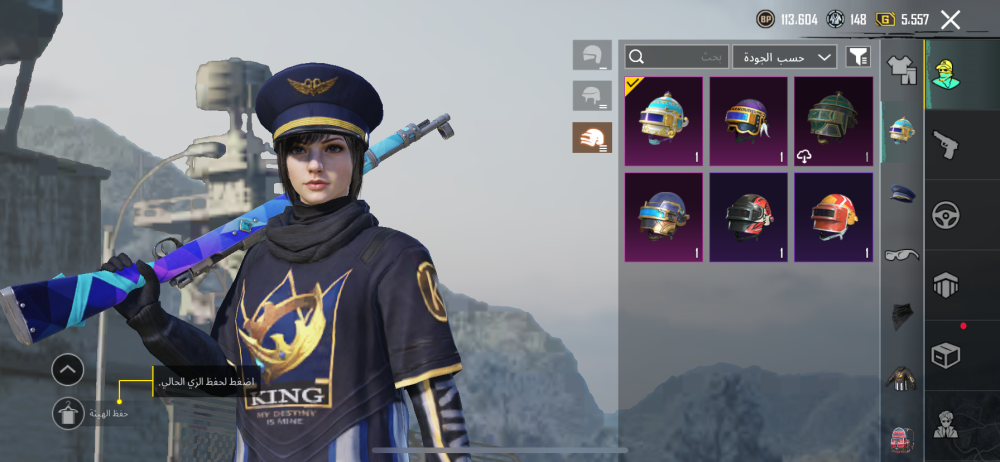Switch to the level 2 helmet tab
The image size is (1000, 462).
coord(592,96)
